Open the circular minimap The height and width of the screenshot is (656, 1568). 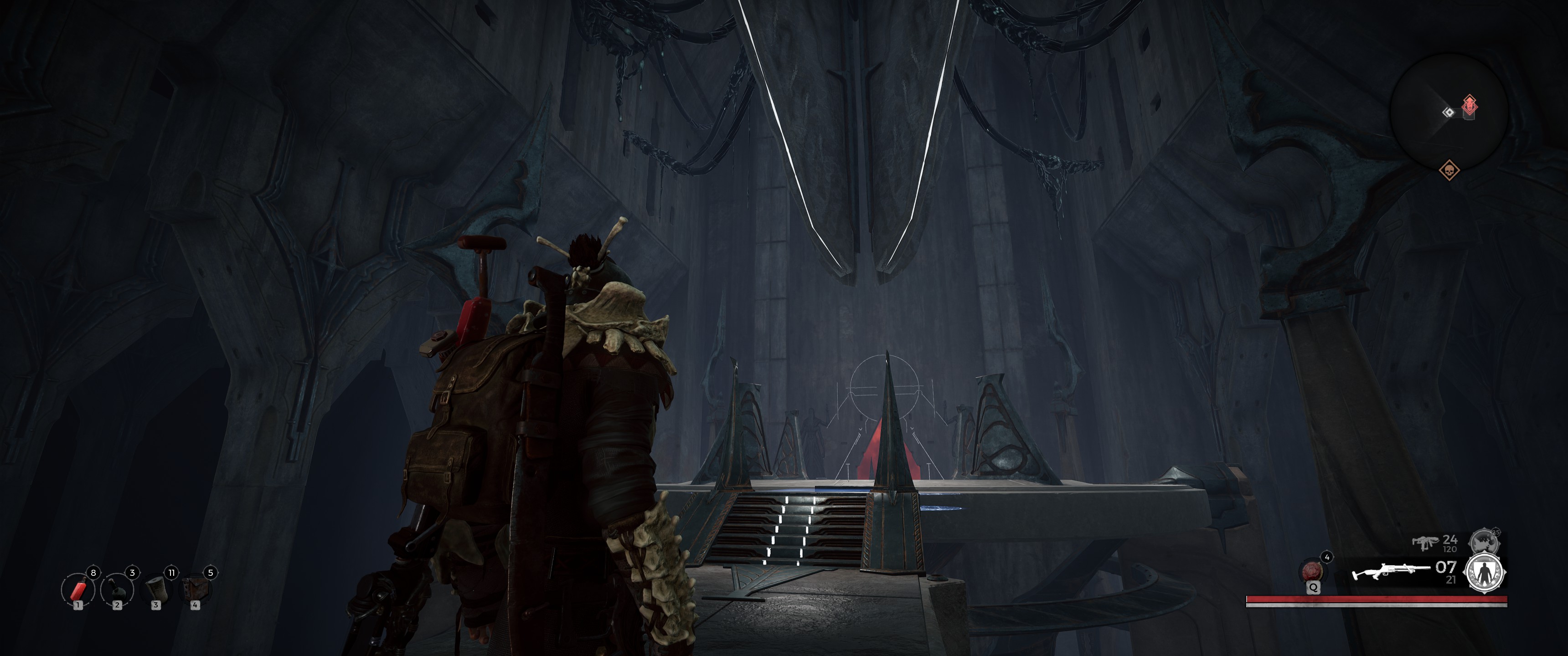1449,112
